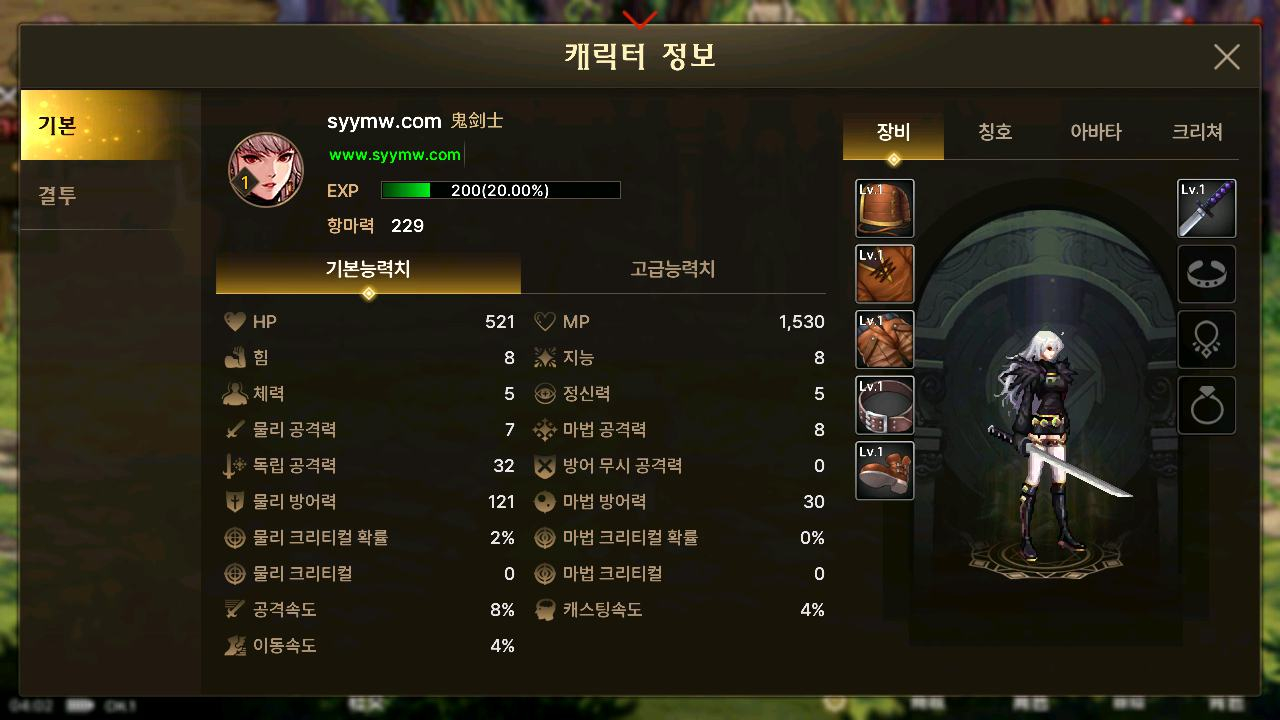The image size is (1280, 720).
Task: Click the leather shoulder armor slot
Action: click(885, 208)
